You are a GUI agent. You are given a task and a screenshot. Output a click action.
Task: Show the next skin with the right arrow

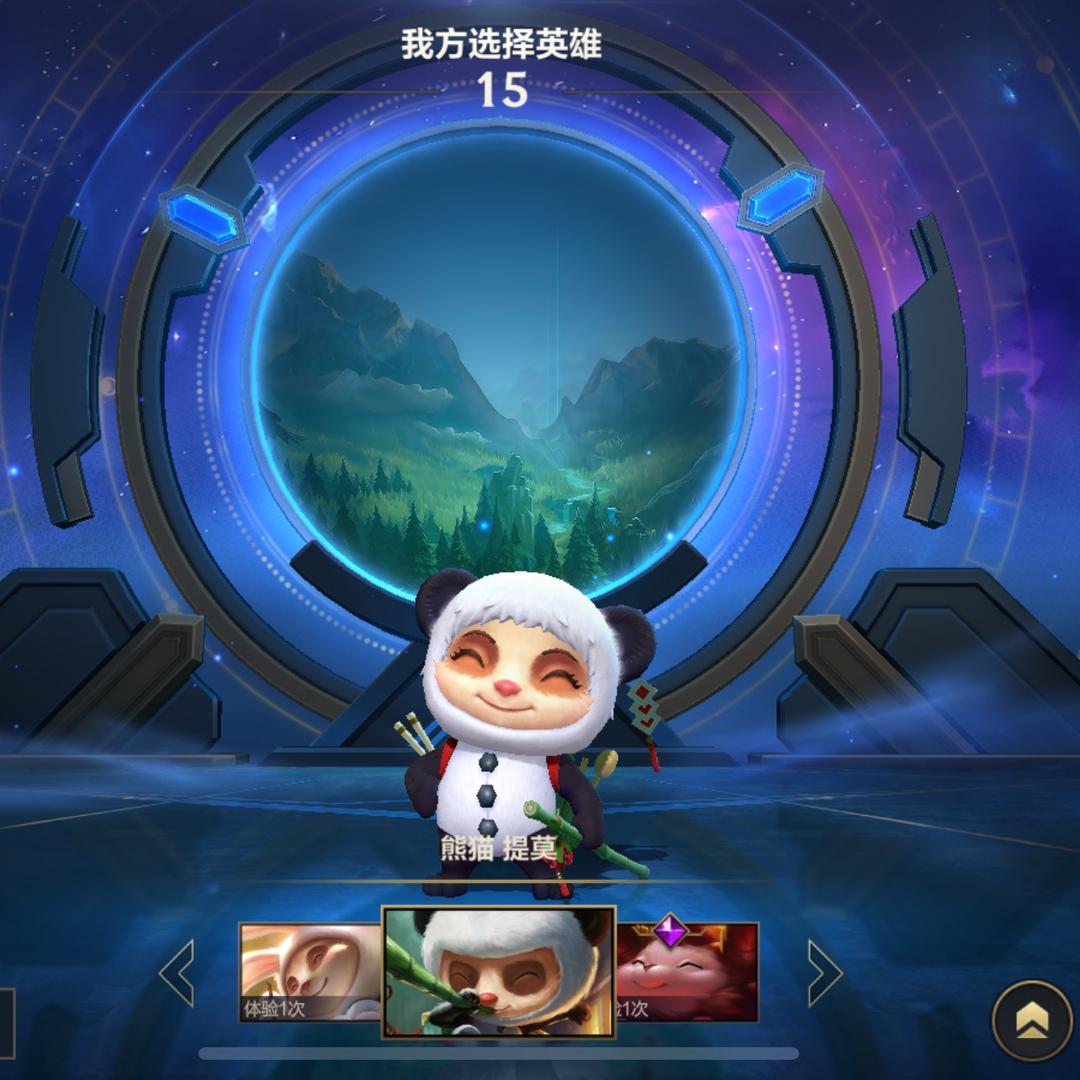pos(823,972)
